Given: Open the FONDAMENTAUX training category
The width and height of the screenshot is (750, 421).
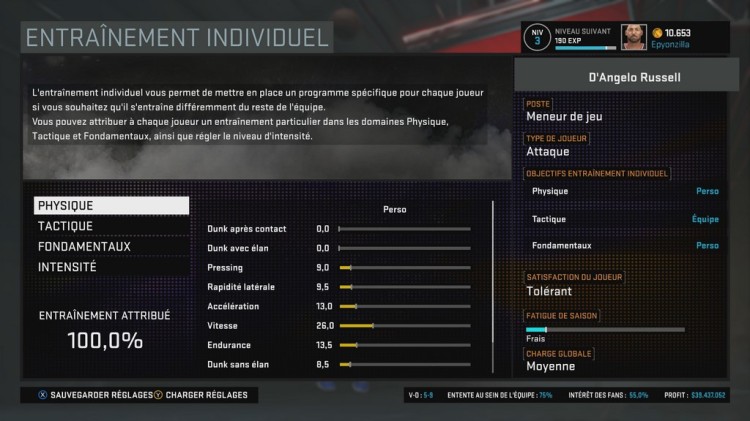Looking at the screenshot, I should (111, 247).
